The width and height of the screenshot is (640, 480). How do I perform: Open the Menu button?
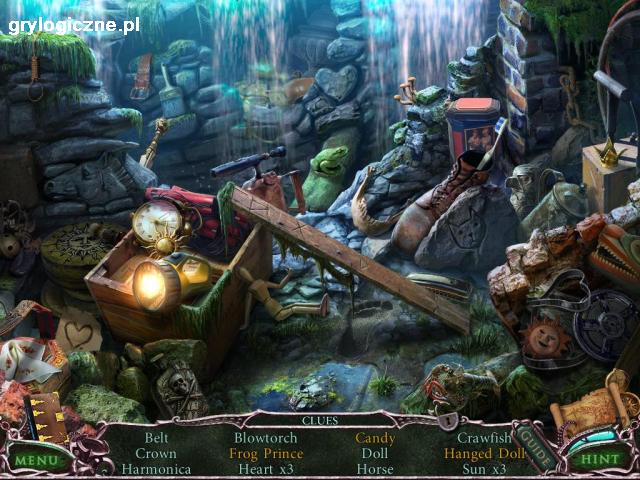(x=37, y=460)
